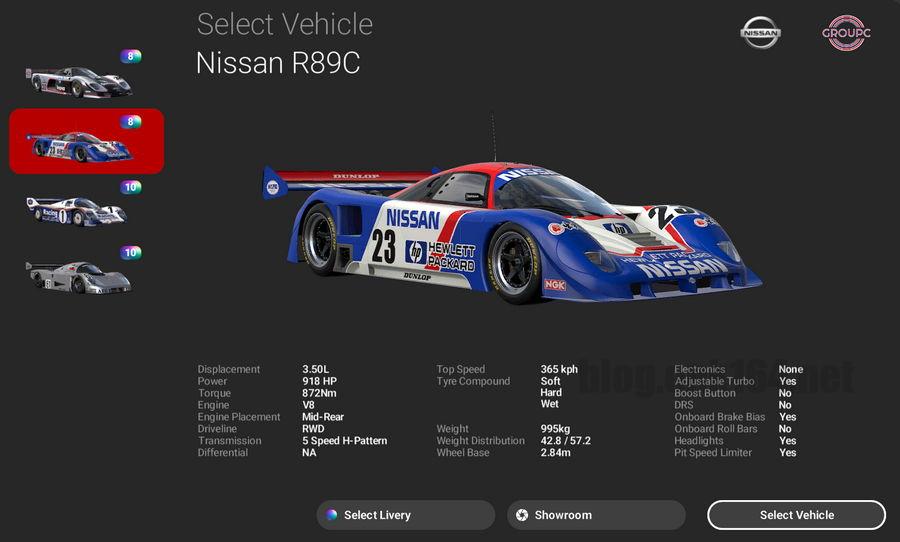Select the black and silver race car thumbnail
The height and width of the screenshot is (542, 900).
79,80
